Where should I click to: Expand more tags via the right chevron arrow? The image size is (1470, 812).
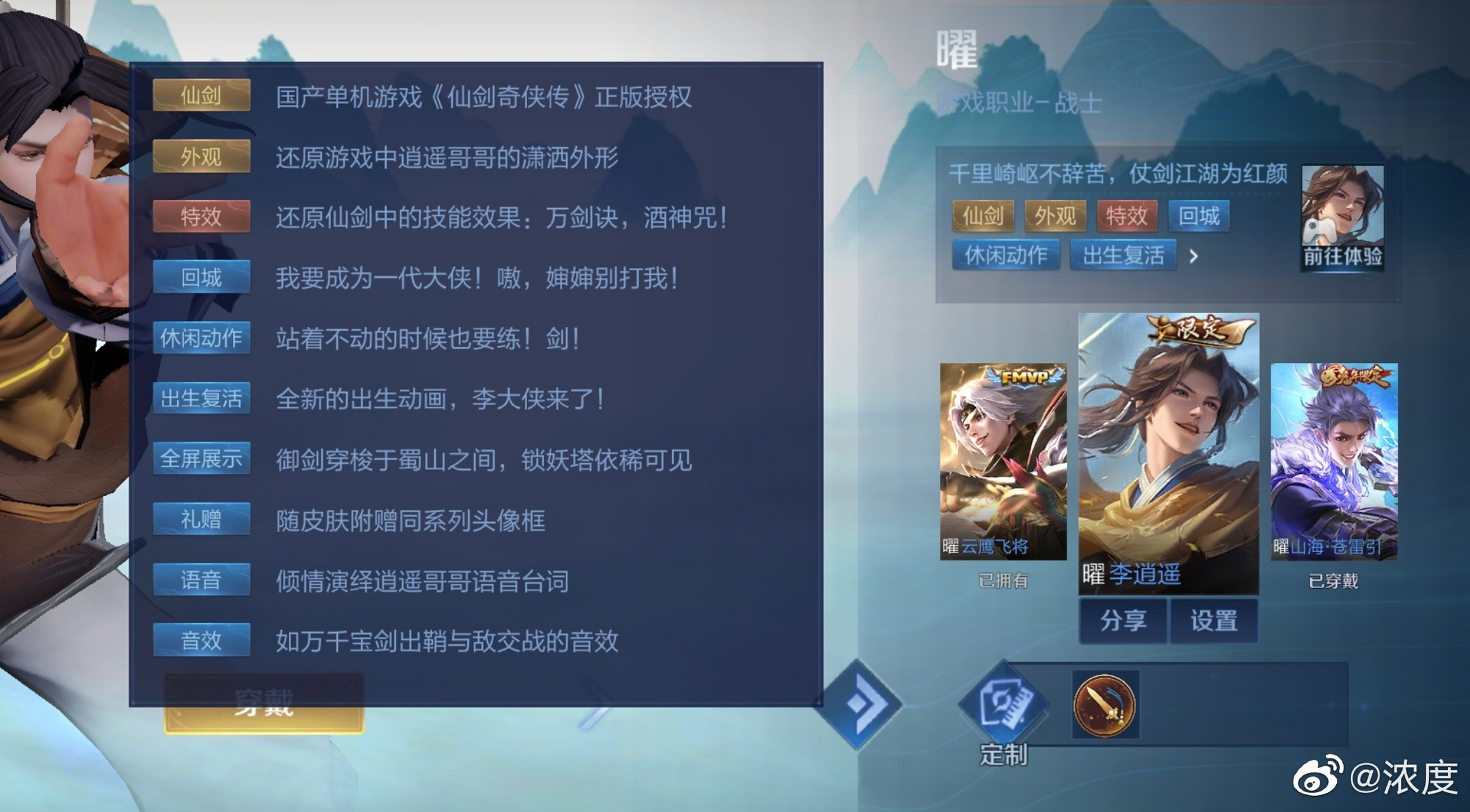click(x=1193, y=256)
